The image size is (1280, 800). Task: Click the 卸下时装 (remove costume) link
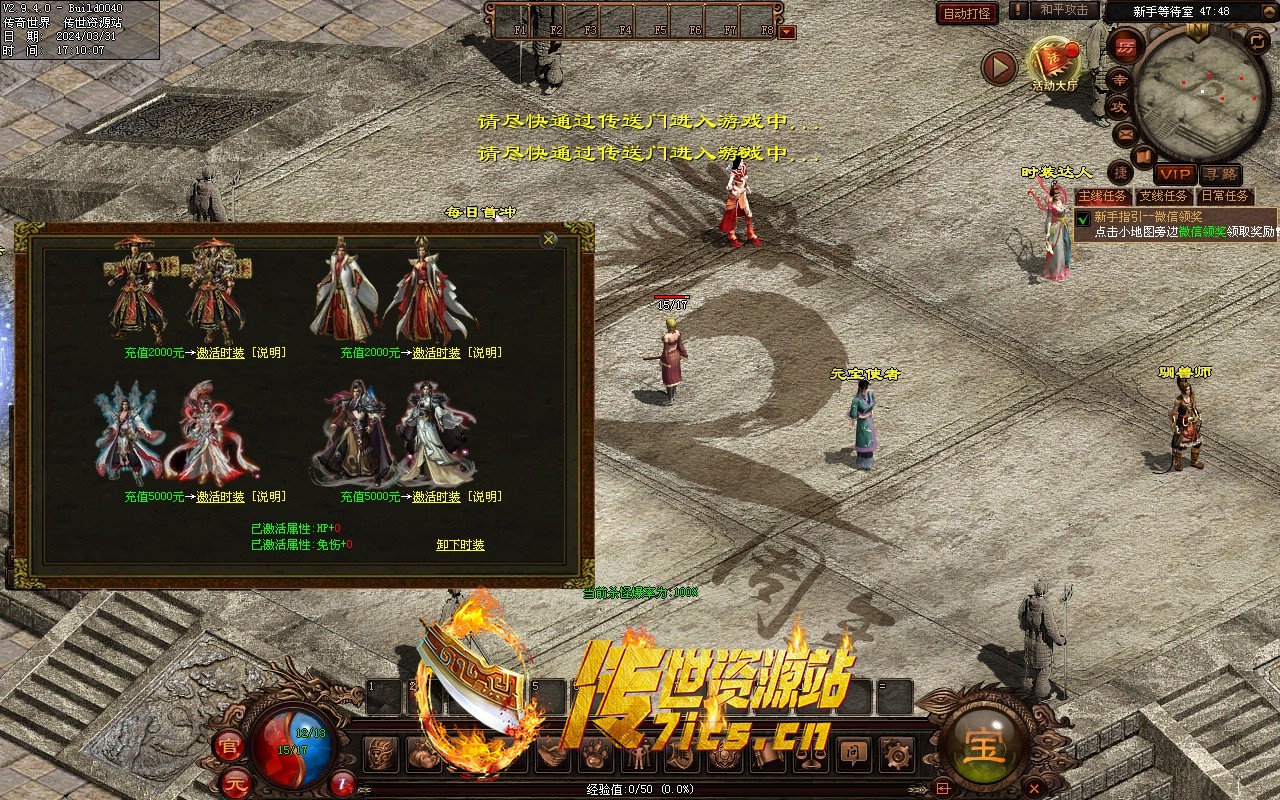(460, 545)
